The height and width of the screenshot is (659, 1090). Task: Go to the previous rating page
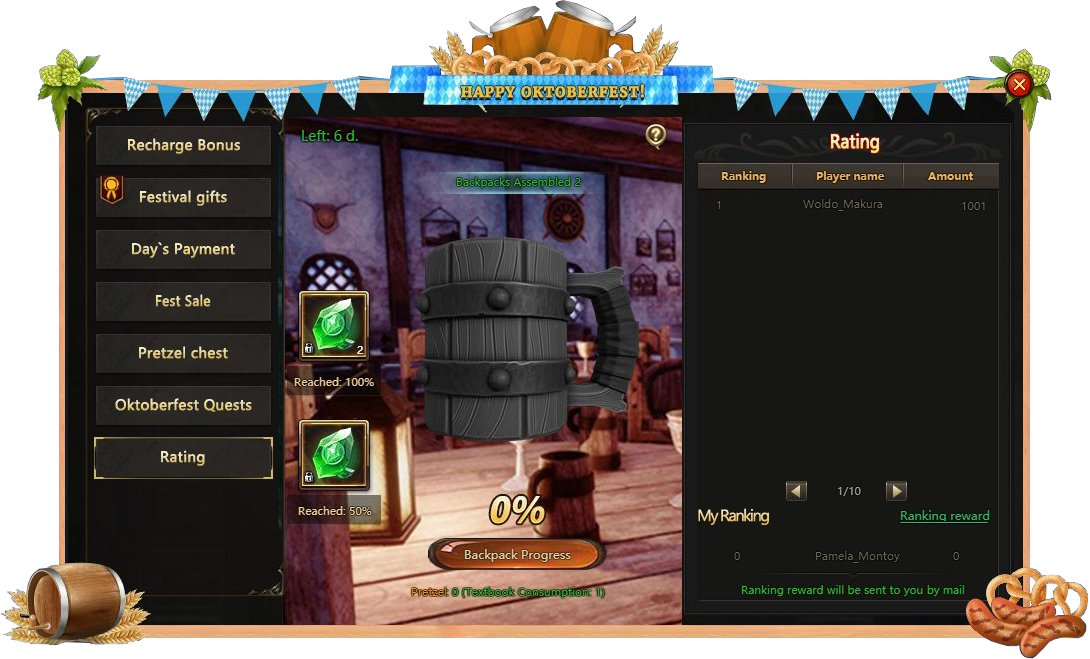796,491
